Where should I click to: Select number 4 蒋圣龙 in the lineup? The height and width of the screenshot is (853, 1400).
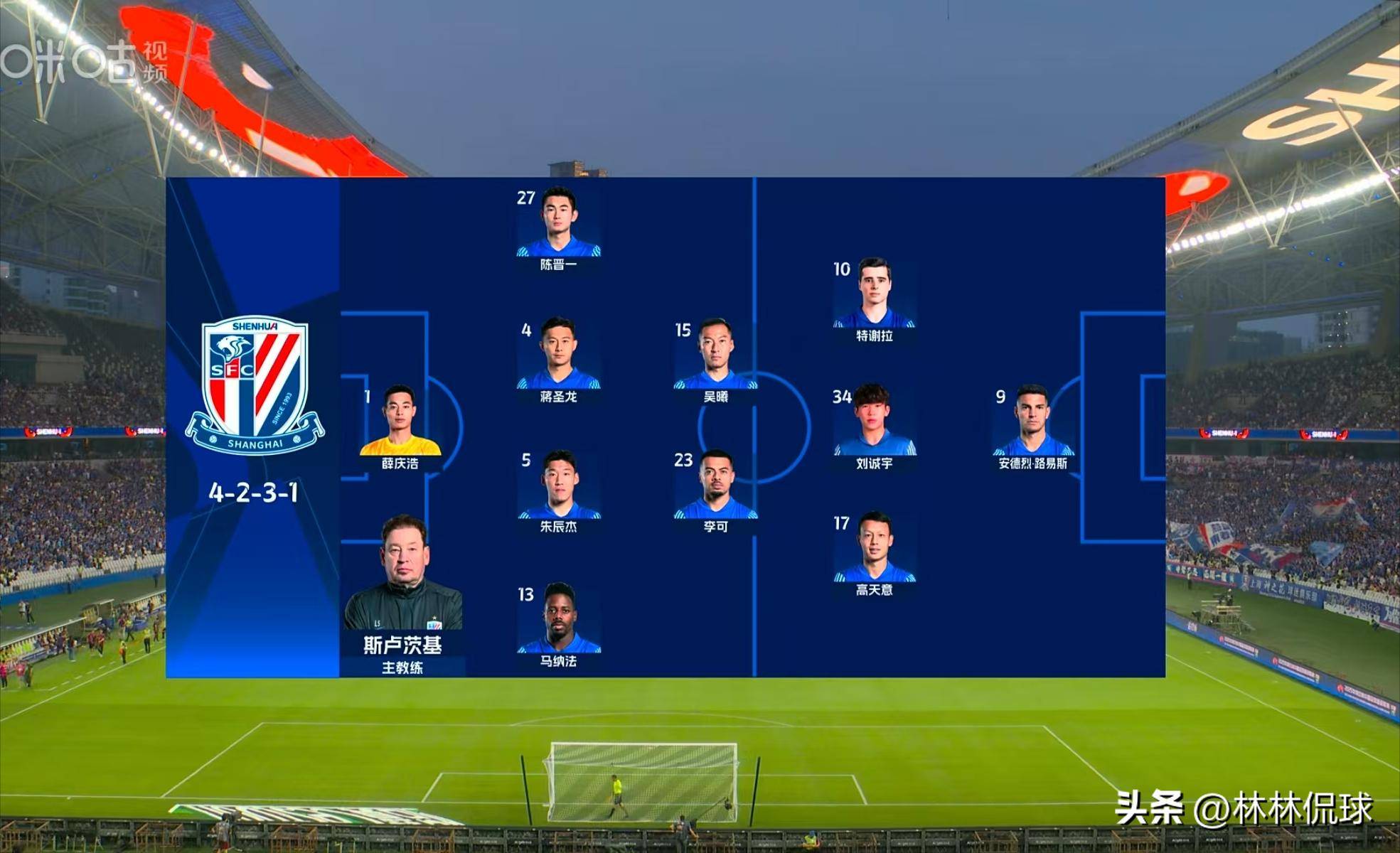tap(559, 354)
